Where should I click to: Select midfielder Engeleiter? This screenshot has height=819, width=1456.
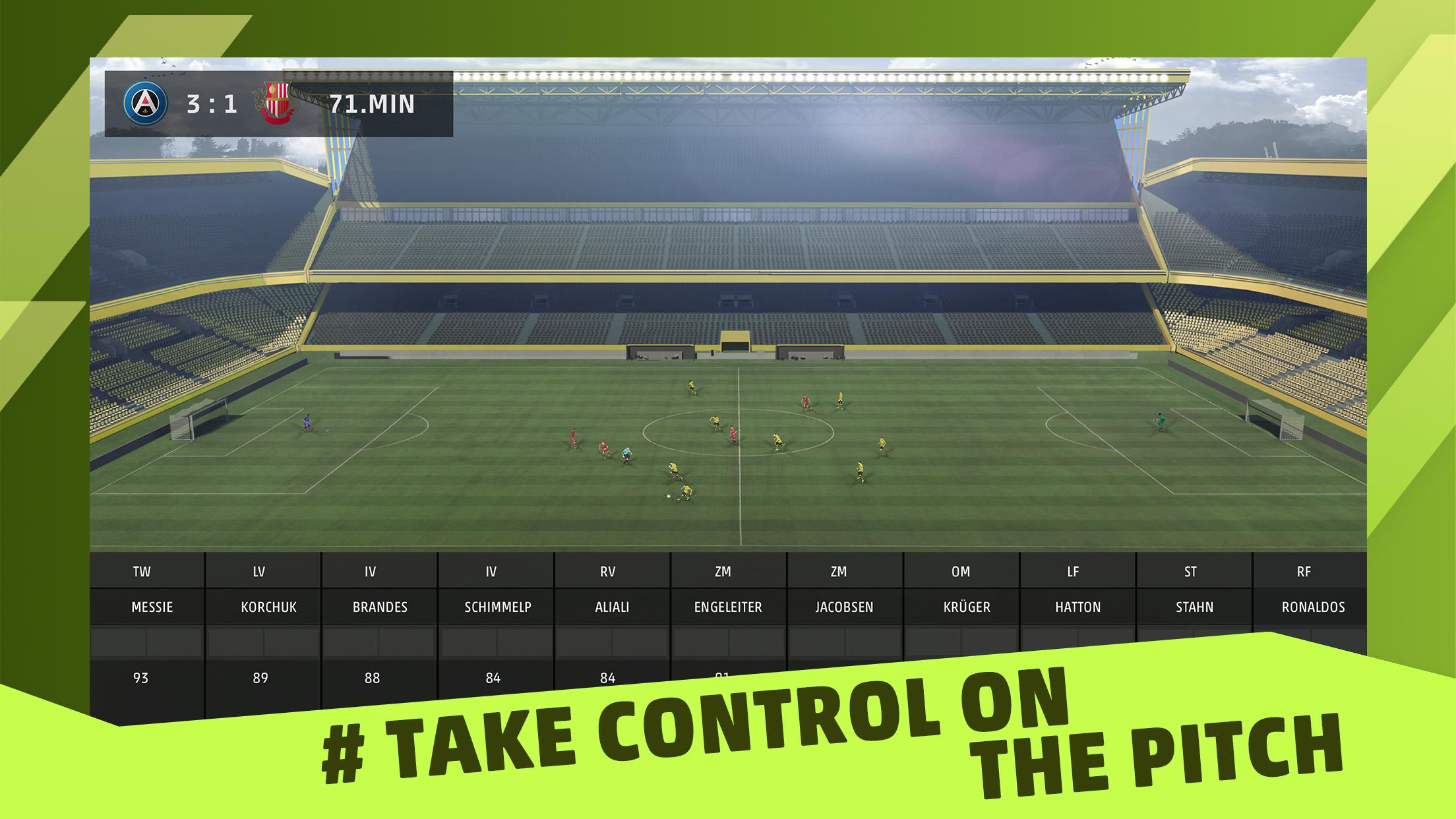pyautogui.click(x=728, y=607)
